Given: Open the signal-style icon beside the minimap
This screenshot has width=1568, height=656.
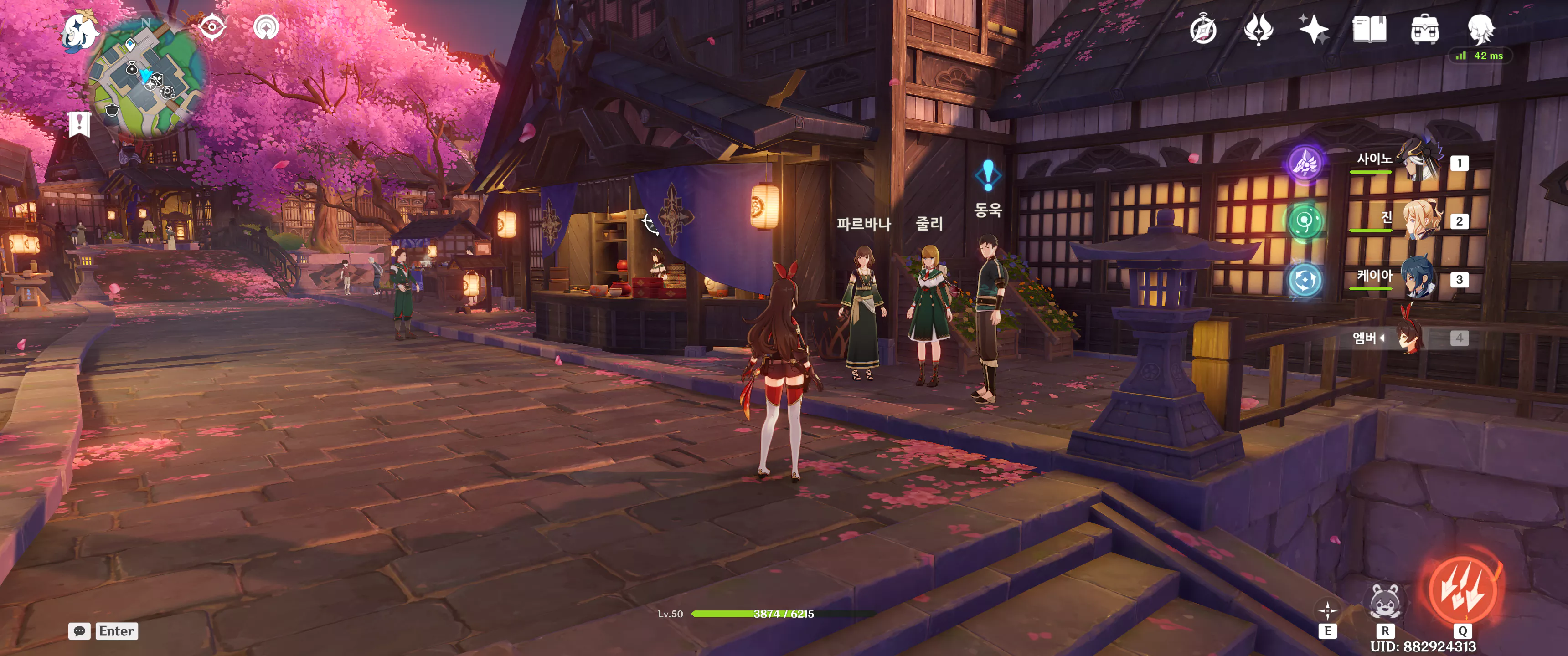Looking at the screenshot, I should pyautogui.click(x=266, y=27).
